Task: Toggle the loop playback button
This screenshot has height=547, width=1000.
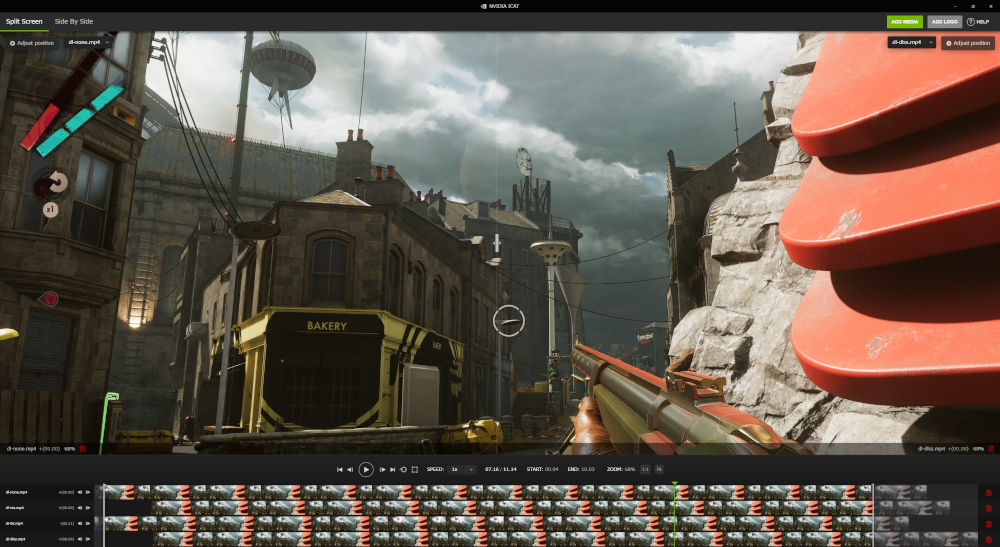Action: [403, 469]
